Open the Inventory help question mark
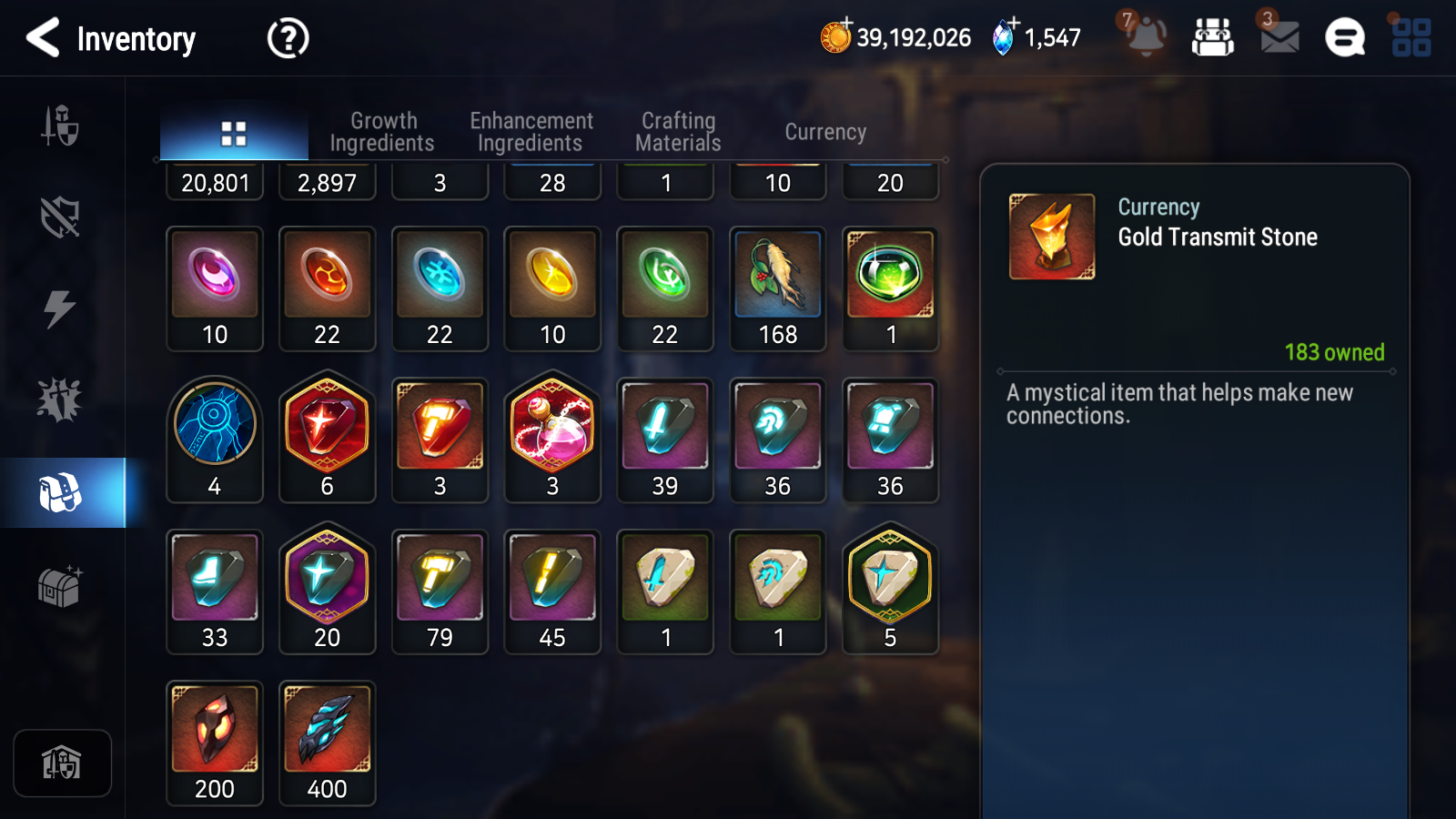1456x819 pixels. (x=288, y=39)
